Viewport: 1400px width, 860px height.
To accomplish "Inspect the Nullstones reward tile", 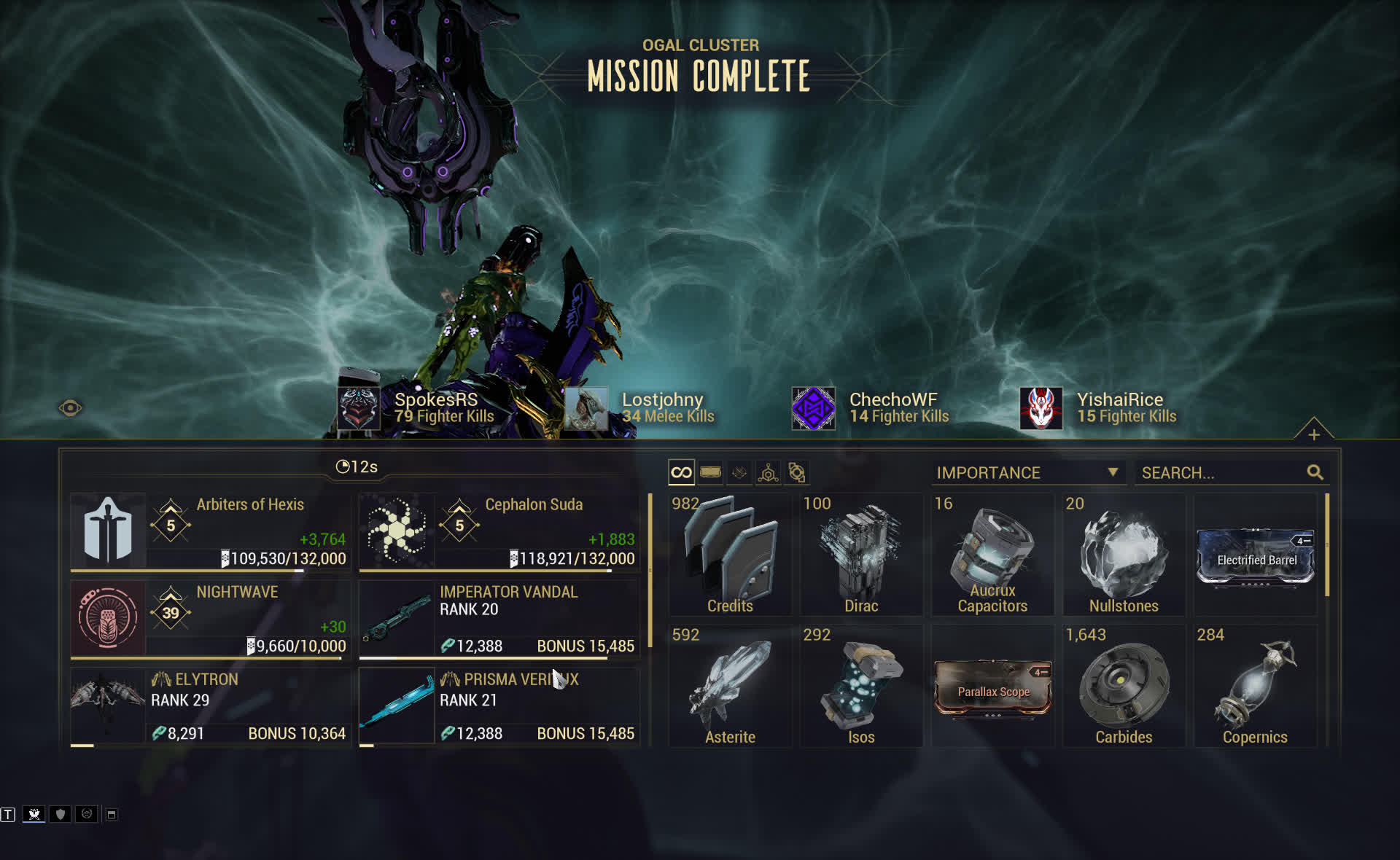I will 1124,555.
